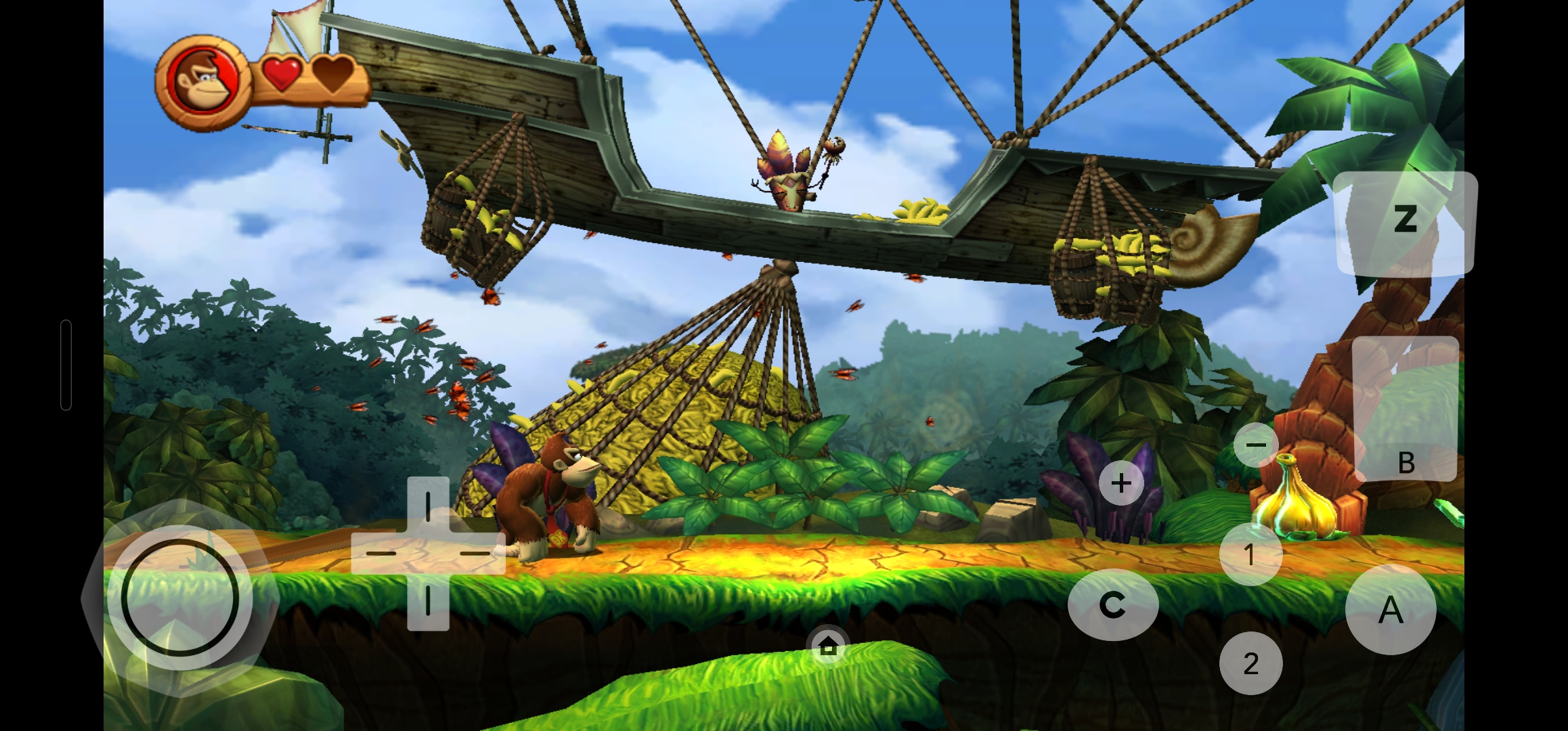Click the round A button
This screenshot has width=1568, height=731.
1391,609
